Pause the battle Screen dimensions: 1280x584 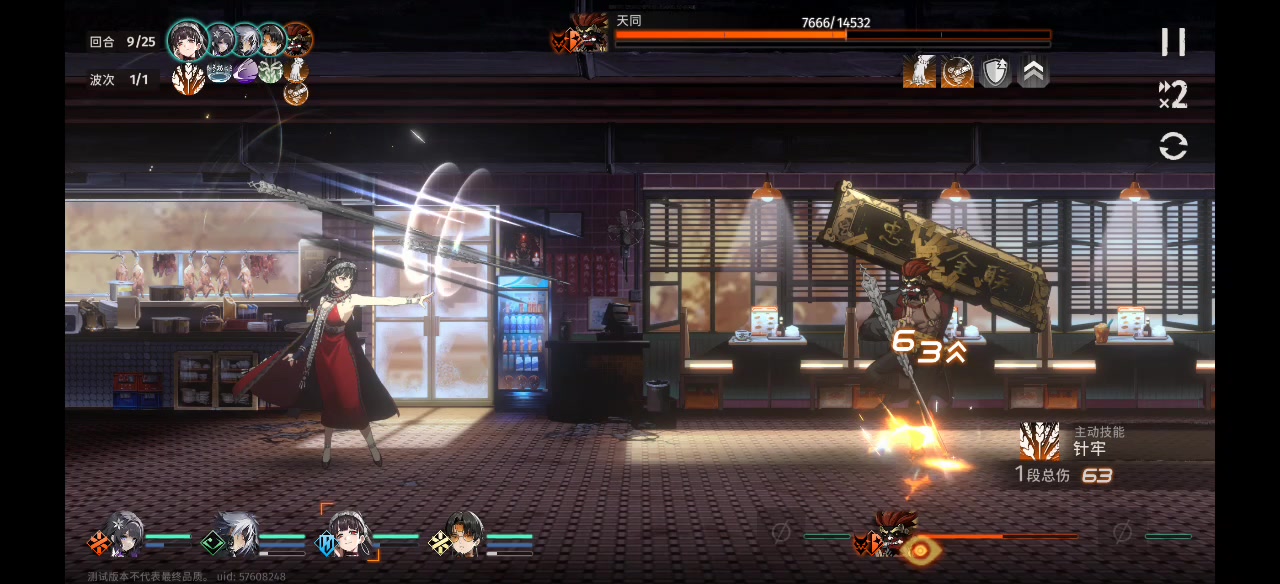point(1173,42)
